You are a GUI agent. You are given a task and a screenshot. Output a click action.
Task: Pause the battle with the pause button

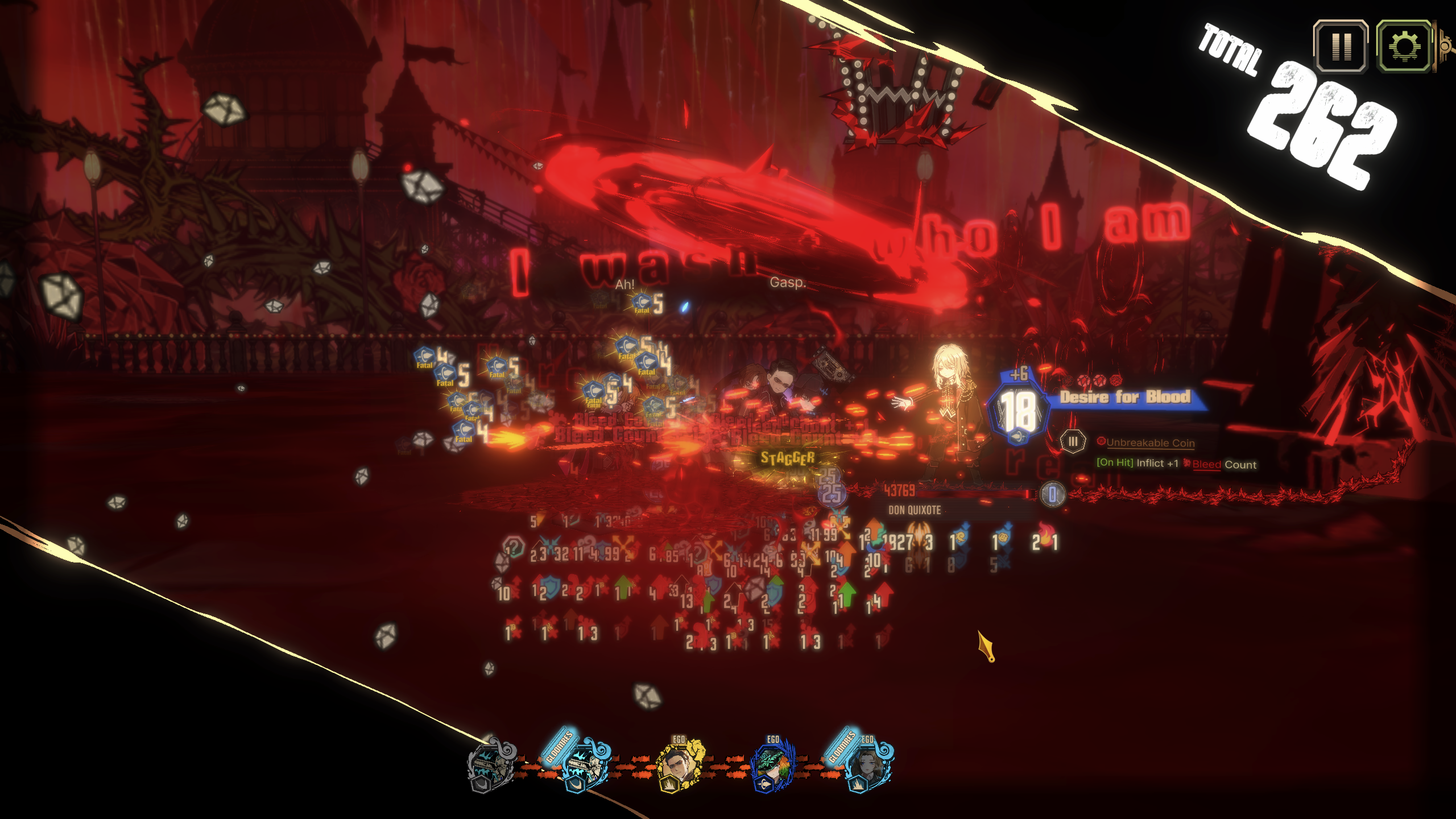pyautogui.click(x=1341, y=47)
